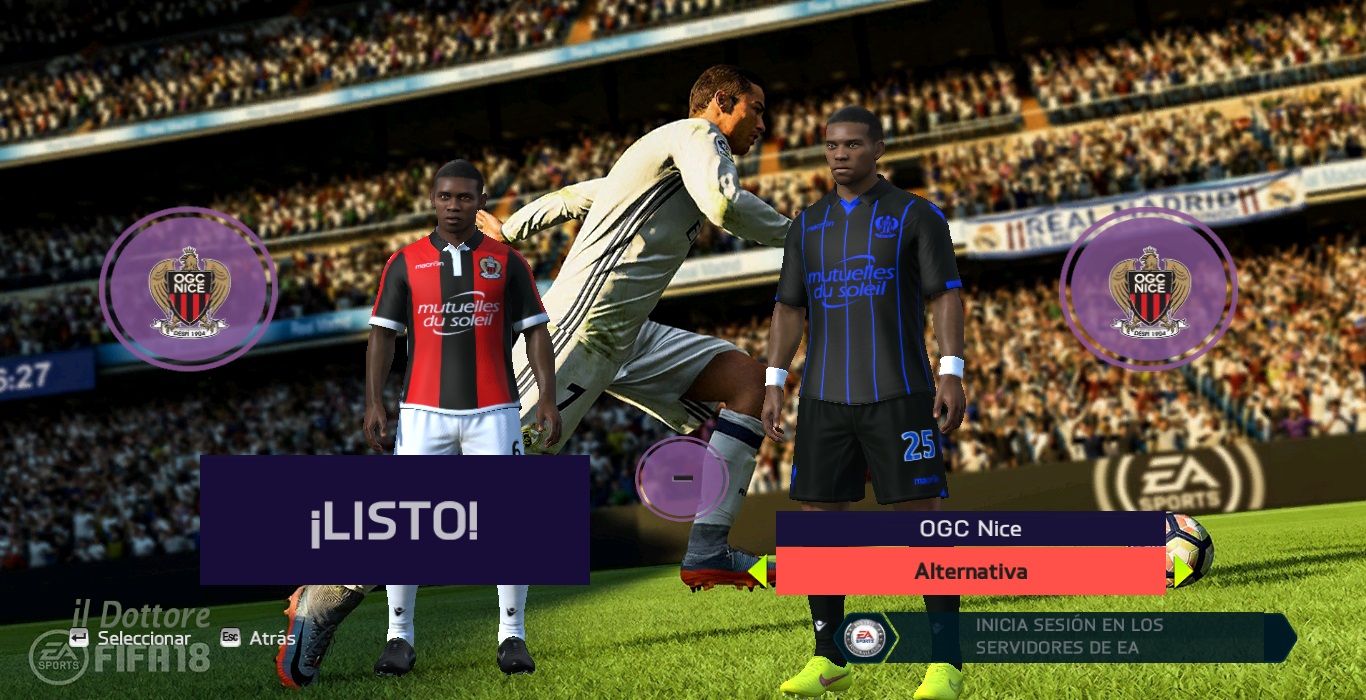The image size is (1366, 700).
Task: Tap the purple minus circle button
Action: pos(682,479)
